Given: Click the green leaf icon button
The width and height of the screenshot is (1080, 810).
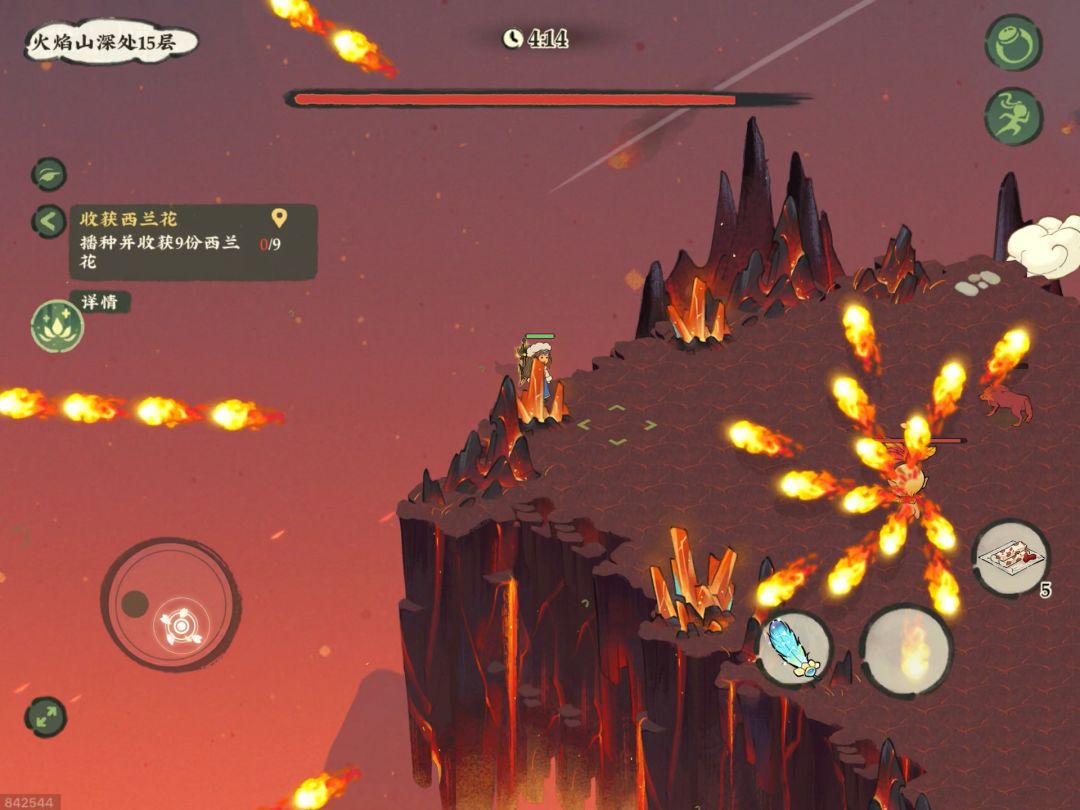Looking at the screenshot, I should pyautogui.click(x=48, y=174).
